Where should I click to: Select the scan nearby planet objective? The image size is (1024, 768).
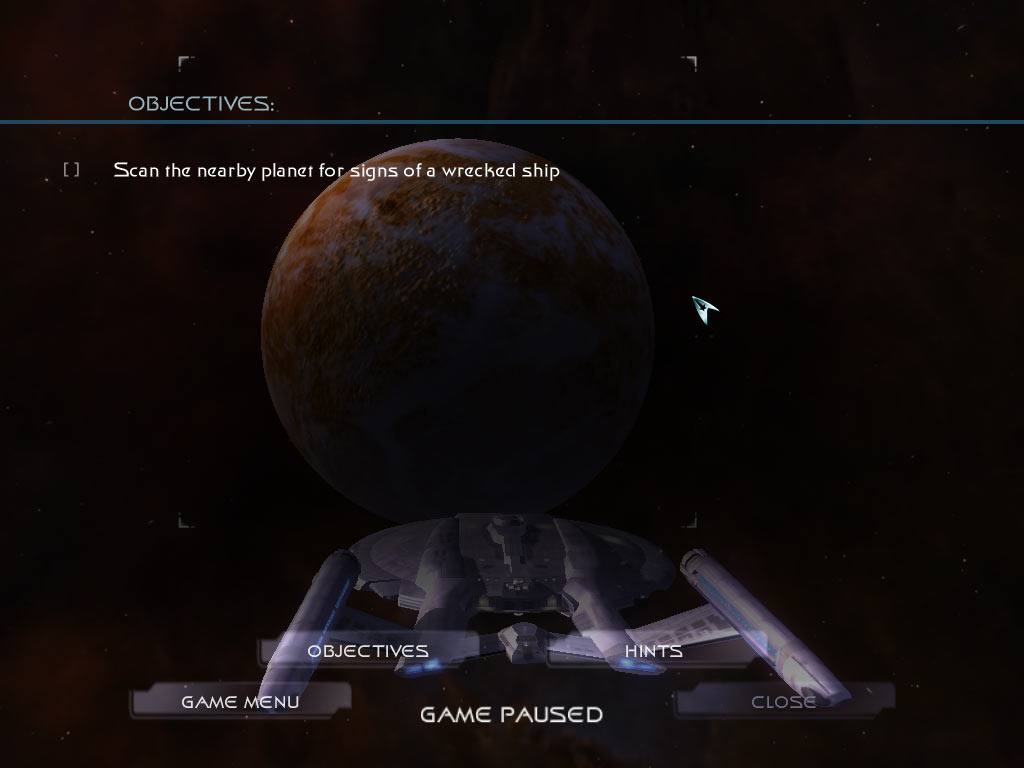[336, 170]
